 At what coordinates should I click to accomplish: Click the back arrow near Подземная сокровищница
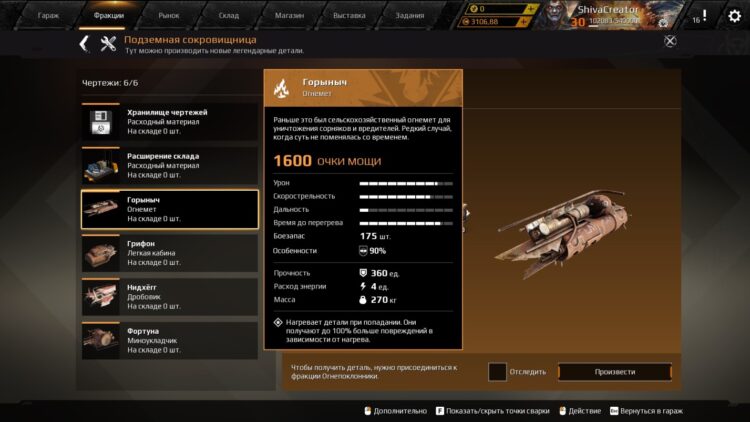click(x=84, y=43)
